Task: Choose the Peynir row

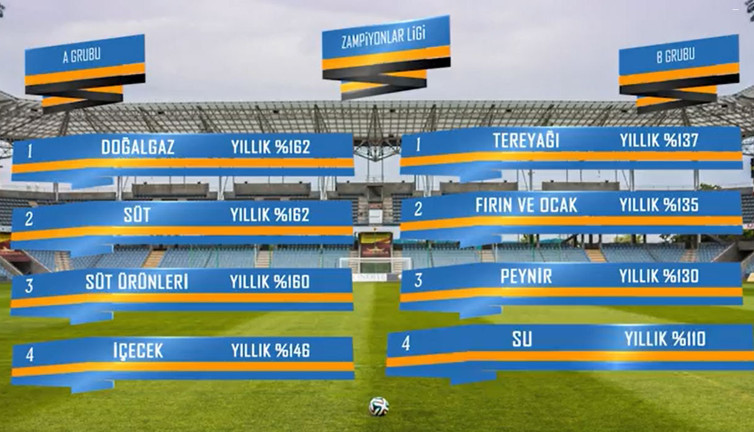Action: coord(571,276)
